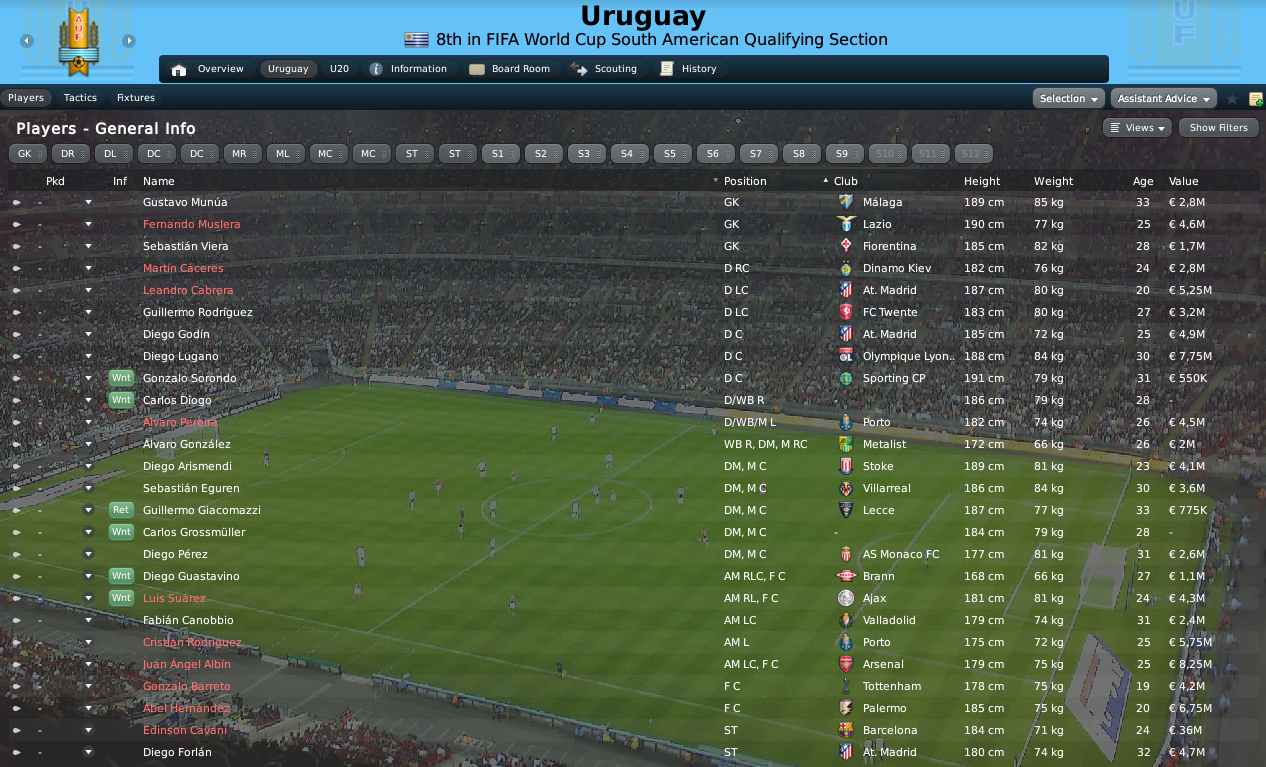Screen dimensions: 1266x767
Task: Expand the Selection dropdown
Action: tap(1068, 98)
